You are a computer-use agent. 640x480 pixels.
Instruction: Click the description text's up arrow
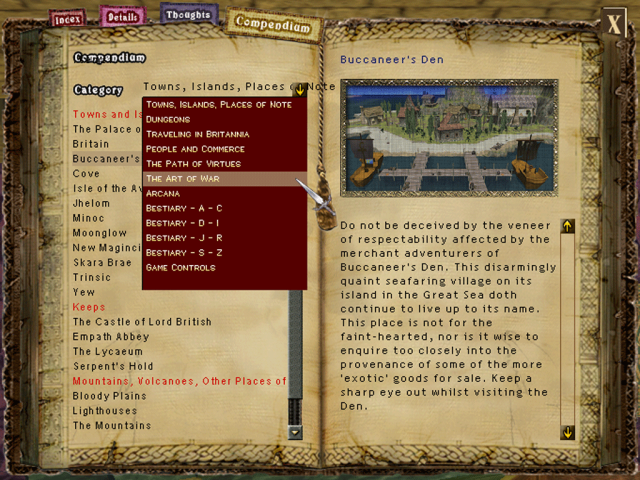(x=568, y=227)
